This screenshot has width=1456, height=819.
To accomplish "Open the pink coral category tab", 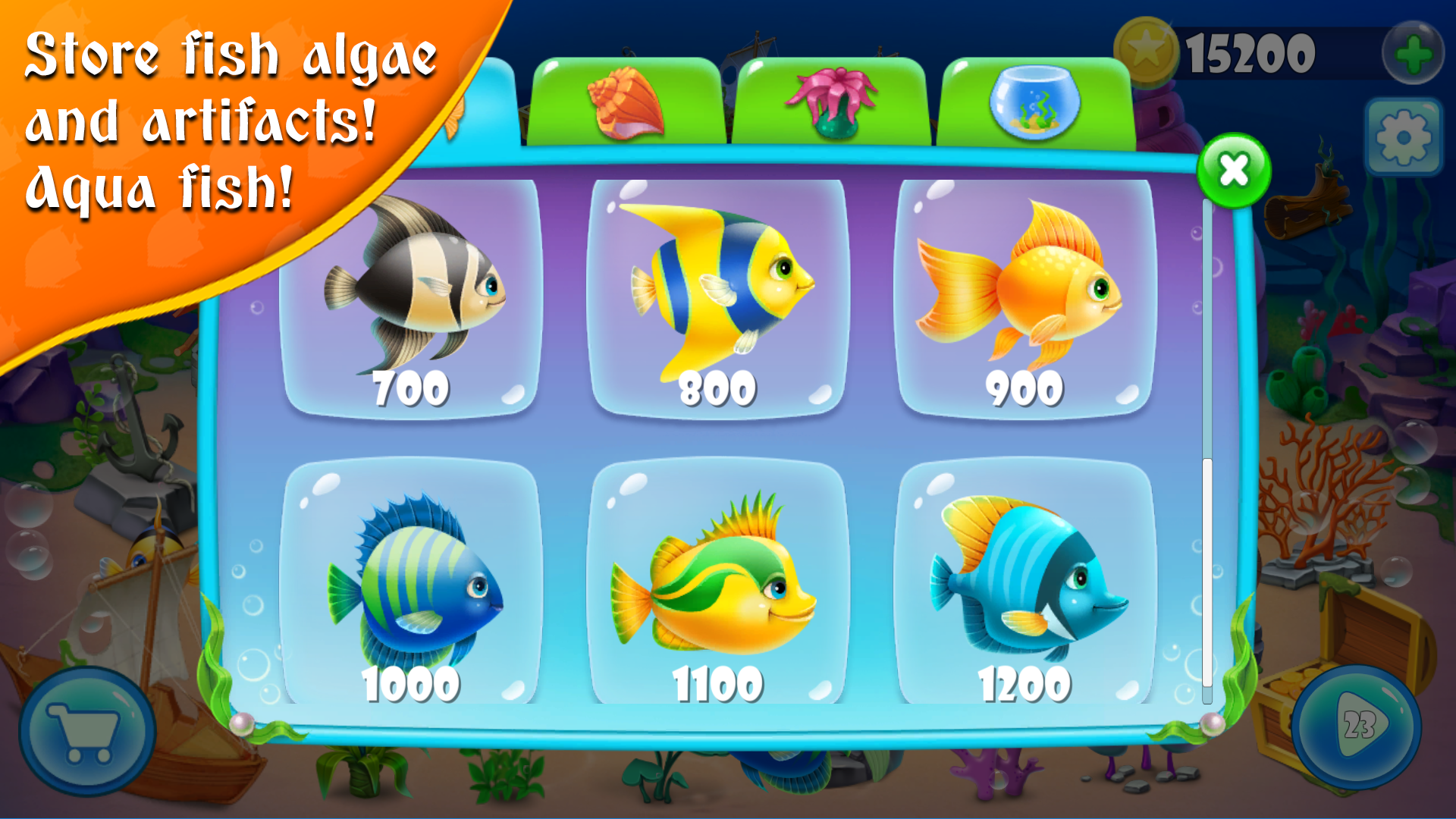I will tap(830, 102).
